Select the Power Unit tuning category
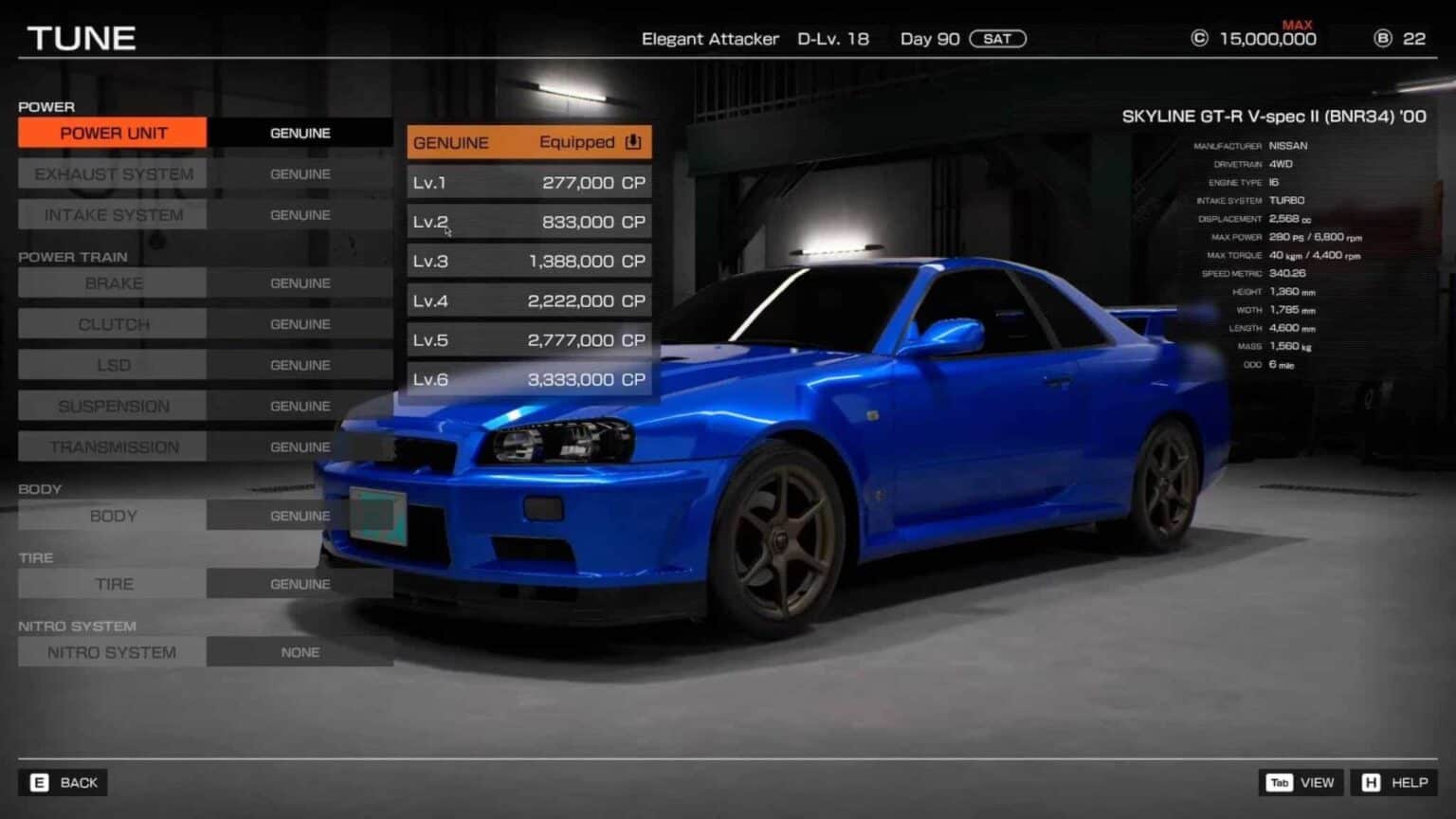The width and height of the screenshot is (1456, 819). point(113,133)
